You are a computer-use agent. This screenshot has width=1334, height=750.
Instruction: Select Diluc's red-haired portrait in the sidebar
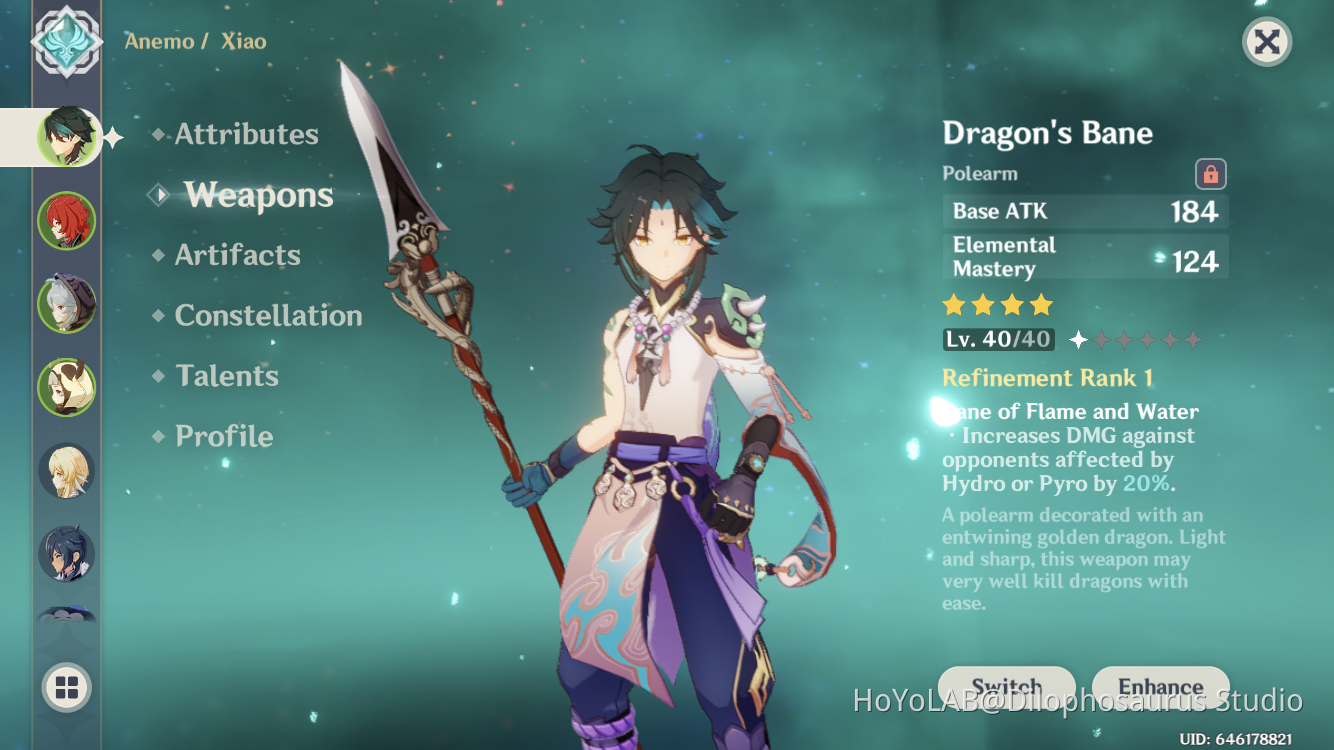[66, 220]
